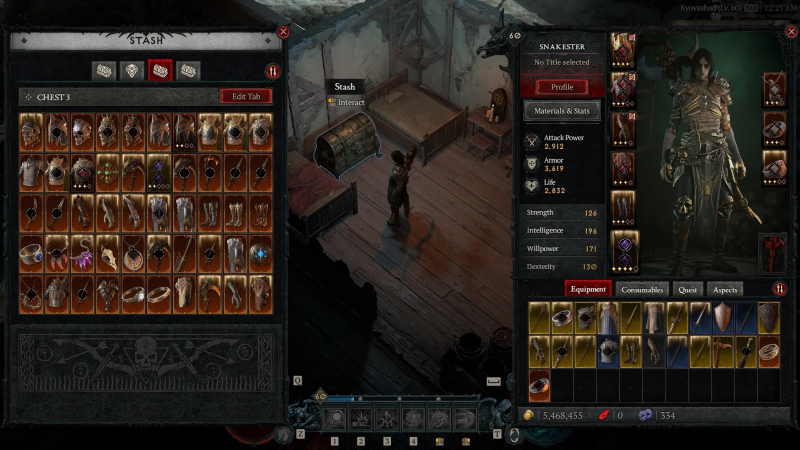Image resolution: width=800 pixels, height=450 pixels.
Task: Switch to the Consumables tab
Action: click(642, 289)
